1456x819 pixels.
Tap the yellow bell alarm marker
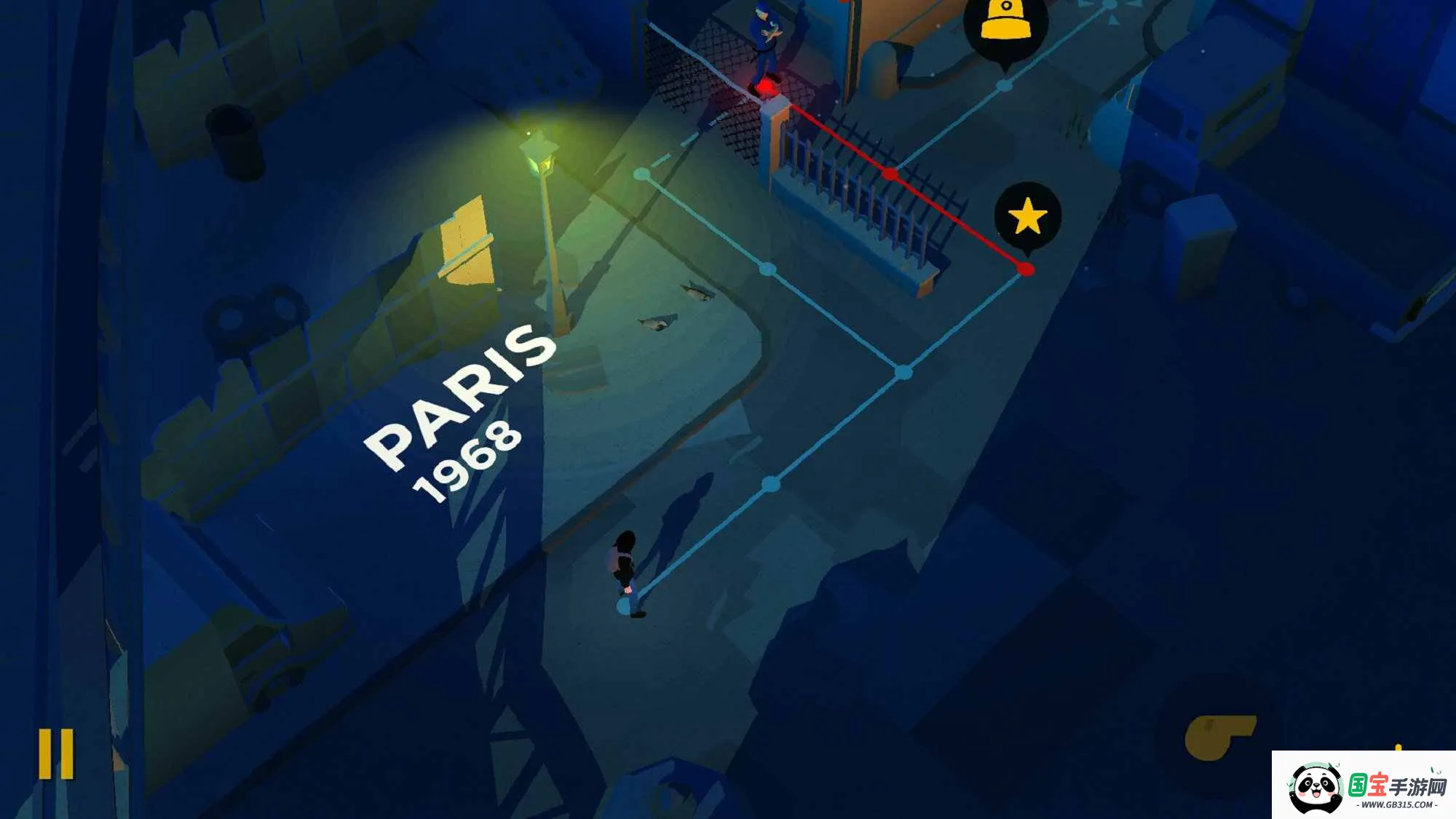pos(1006,23)
